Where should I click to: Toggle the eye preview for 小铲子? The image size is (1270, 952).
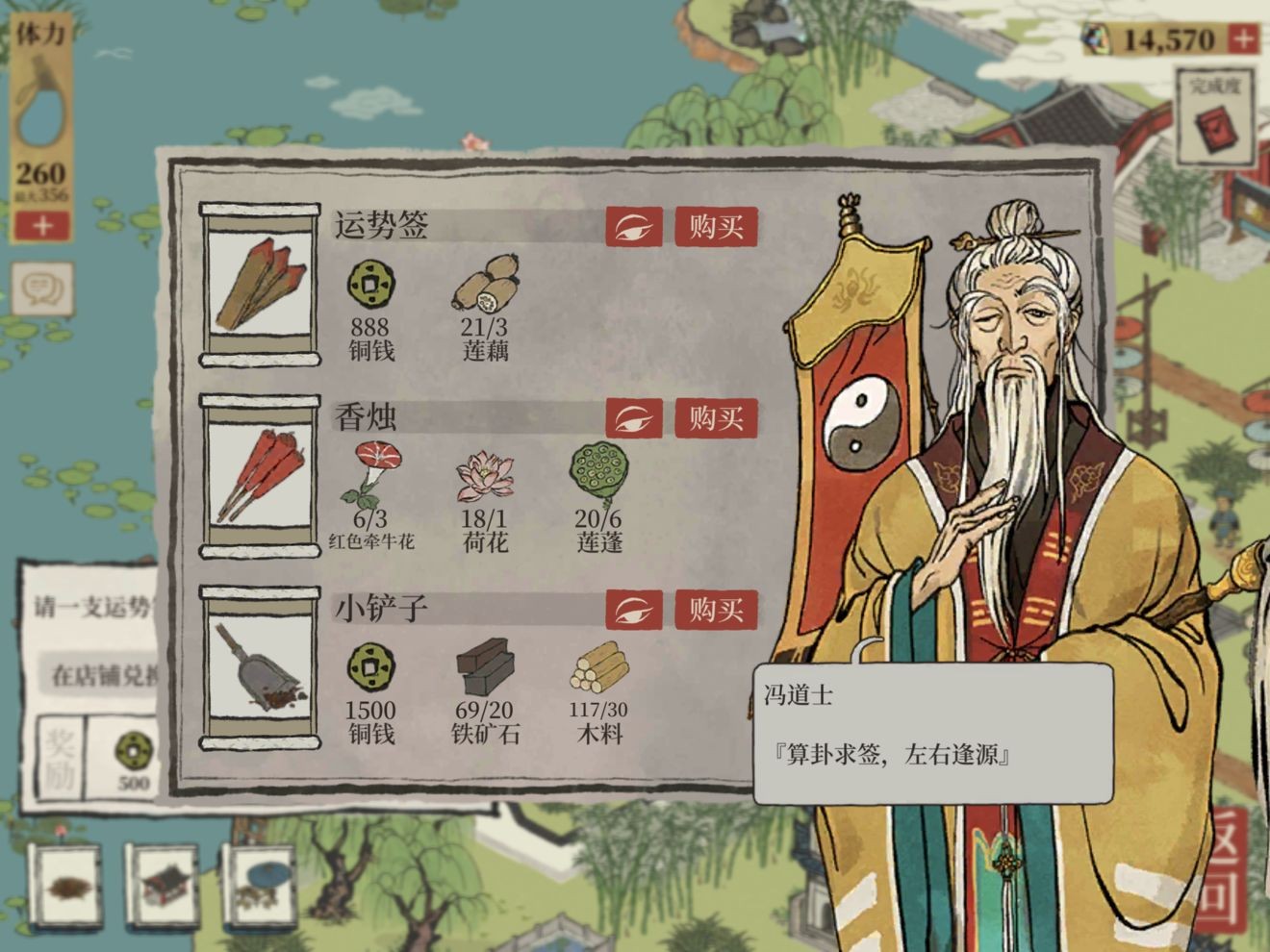coord(633,610)
